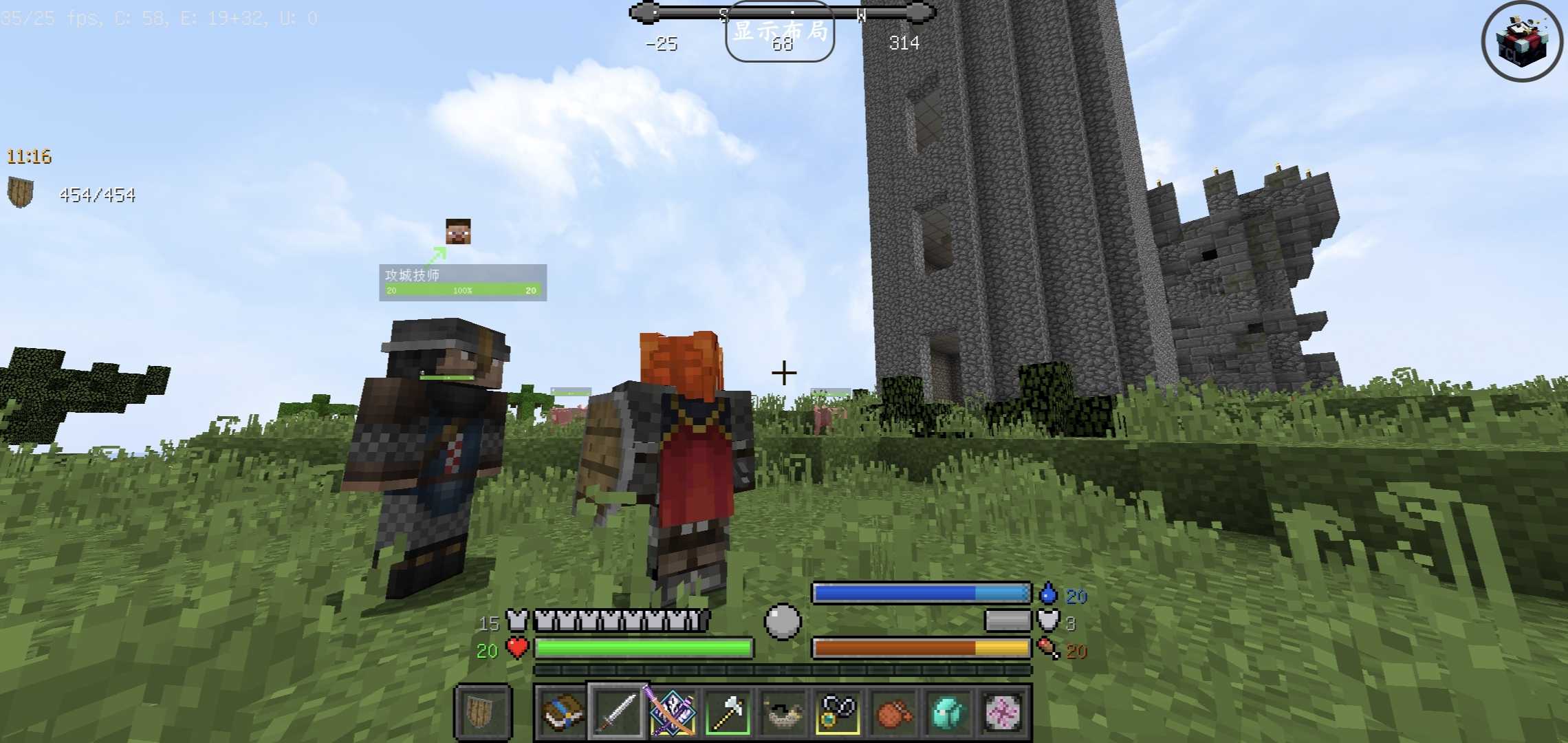
Task: Select the wooden shield offhand slot
Action: [x=482, y=713]
